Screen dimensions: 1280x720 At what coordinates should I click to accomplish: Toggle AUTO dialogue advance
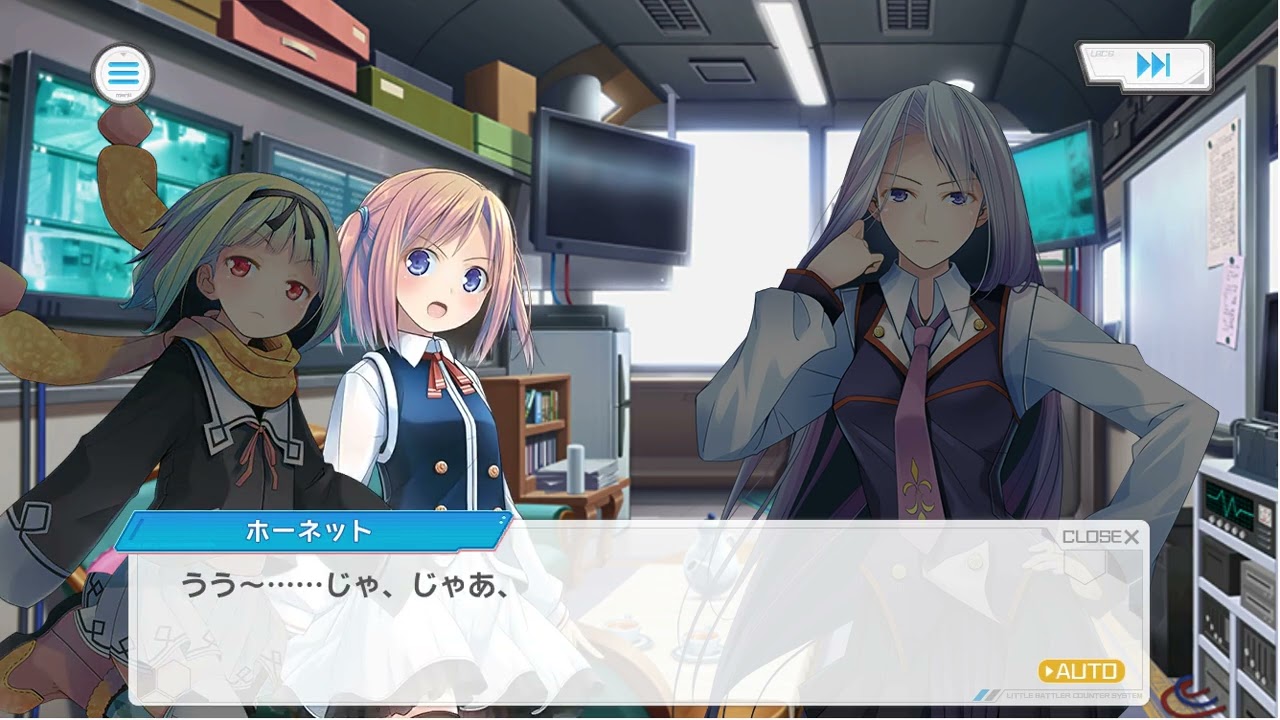point(1082,671)
